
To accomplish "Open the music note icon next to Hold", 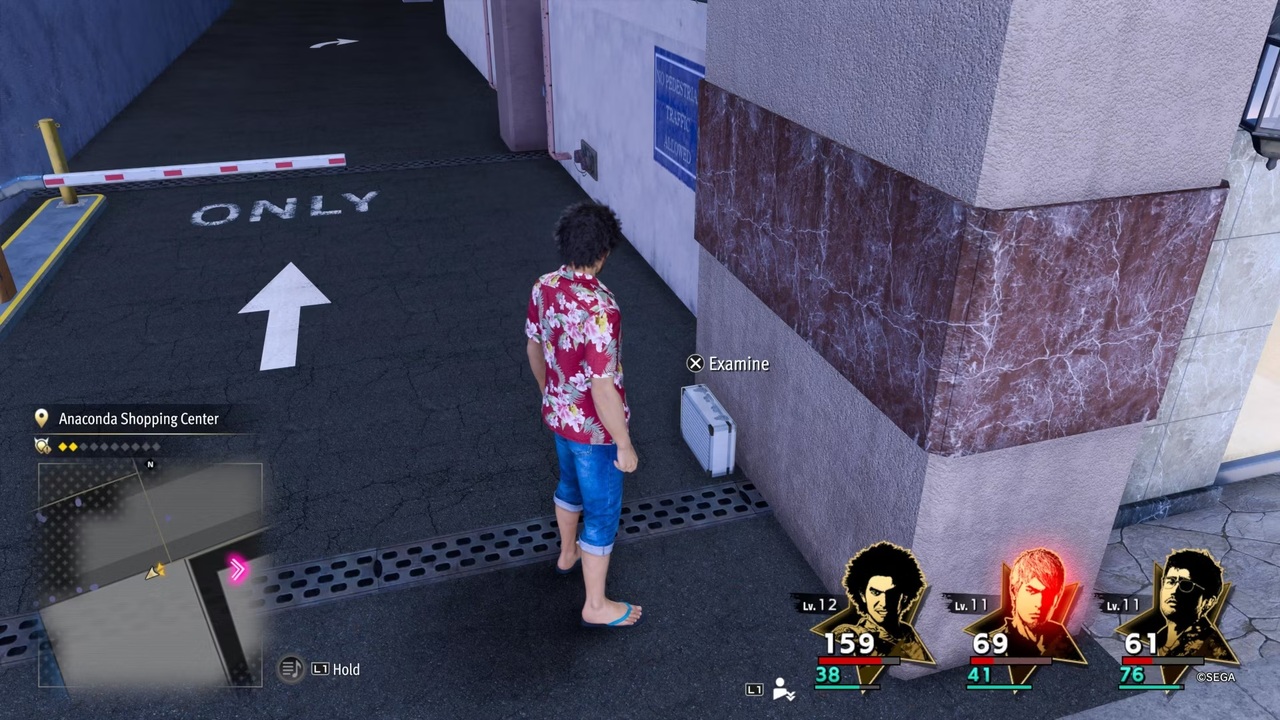I will [291, 669].
